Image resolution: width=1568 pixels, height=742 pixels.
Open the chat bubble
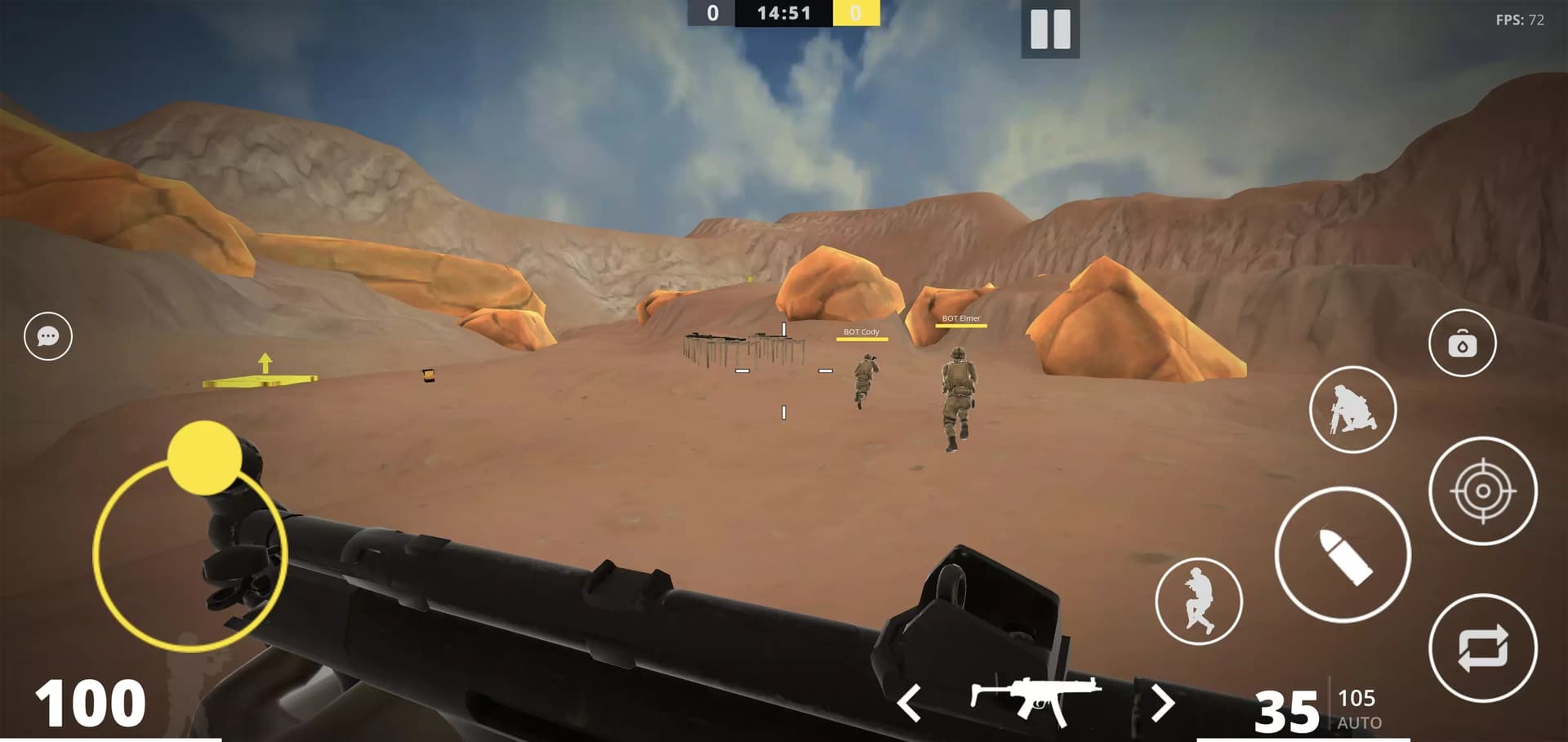[x=48, y=335]
